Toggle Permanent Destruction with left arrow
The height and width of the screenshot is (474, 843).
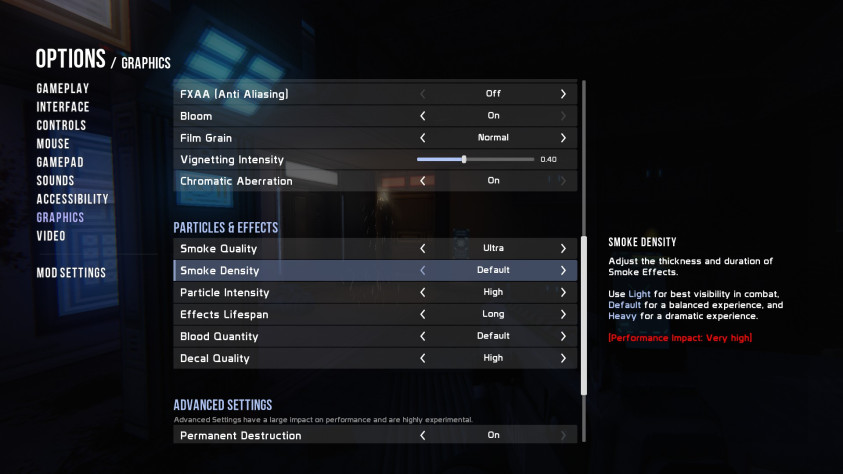click(x=423, y=436)
